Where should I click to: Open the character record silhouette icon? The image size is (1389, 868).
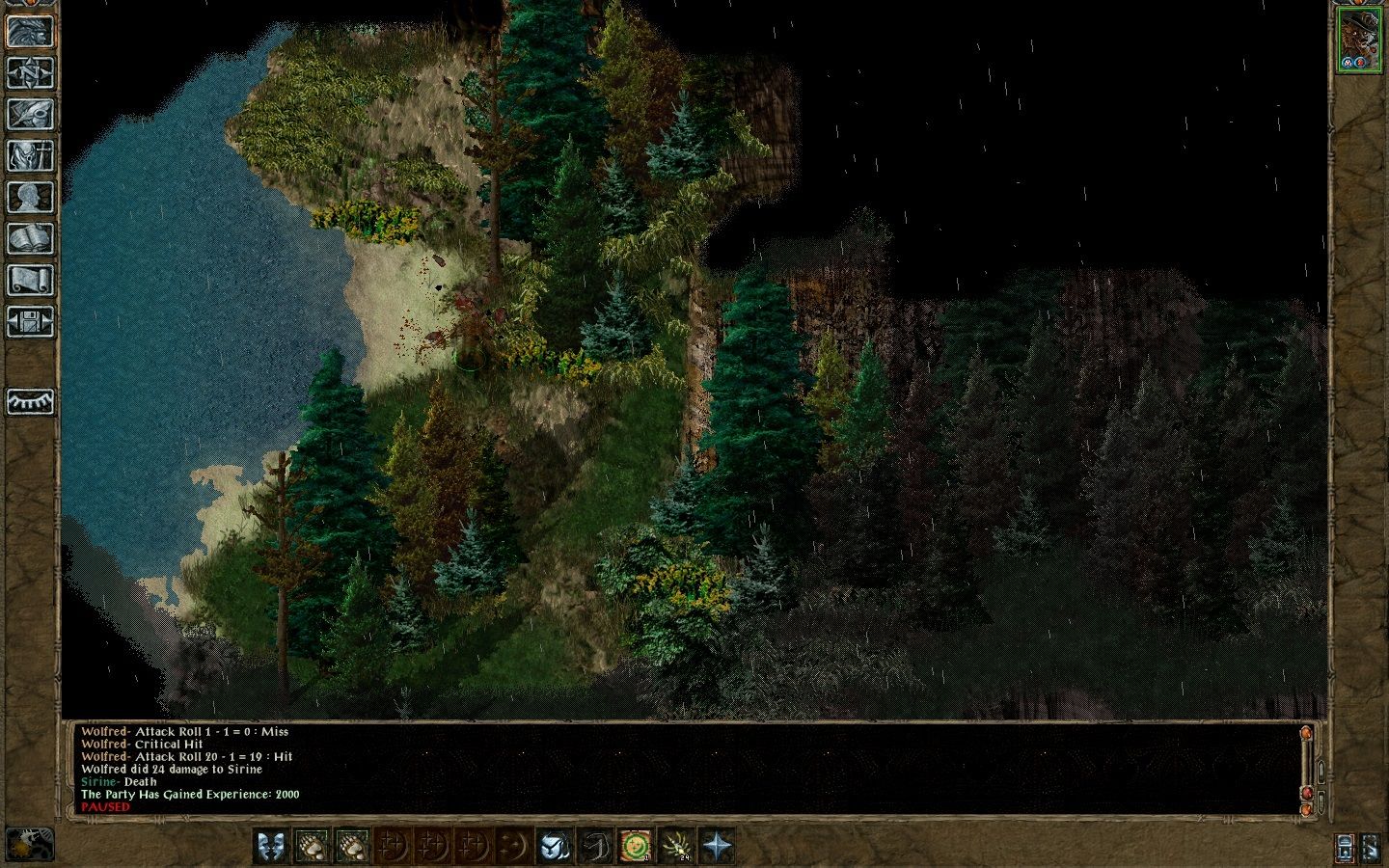[x=30, y=197]
